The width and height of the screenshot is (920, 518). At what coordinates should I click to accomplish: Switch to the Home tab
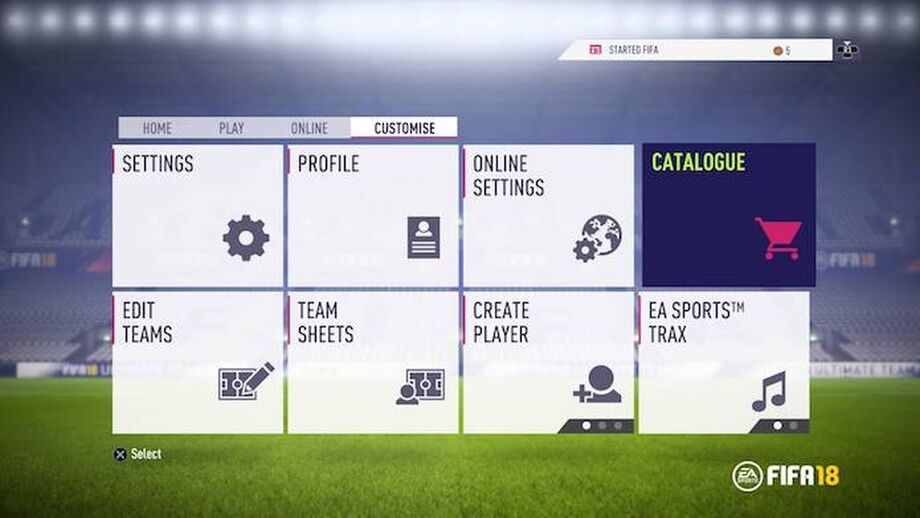click(157, 128)
